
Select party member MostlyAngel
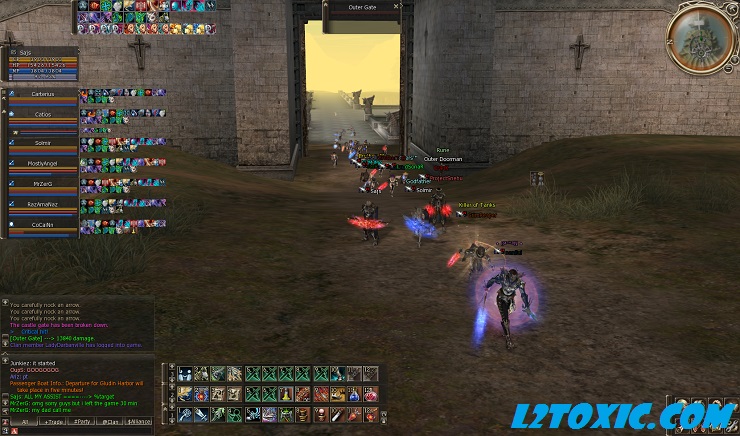pos(42,162)
